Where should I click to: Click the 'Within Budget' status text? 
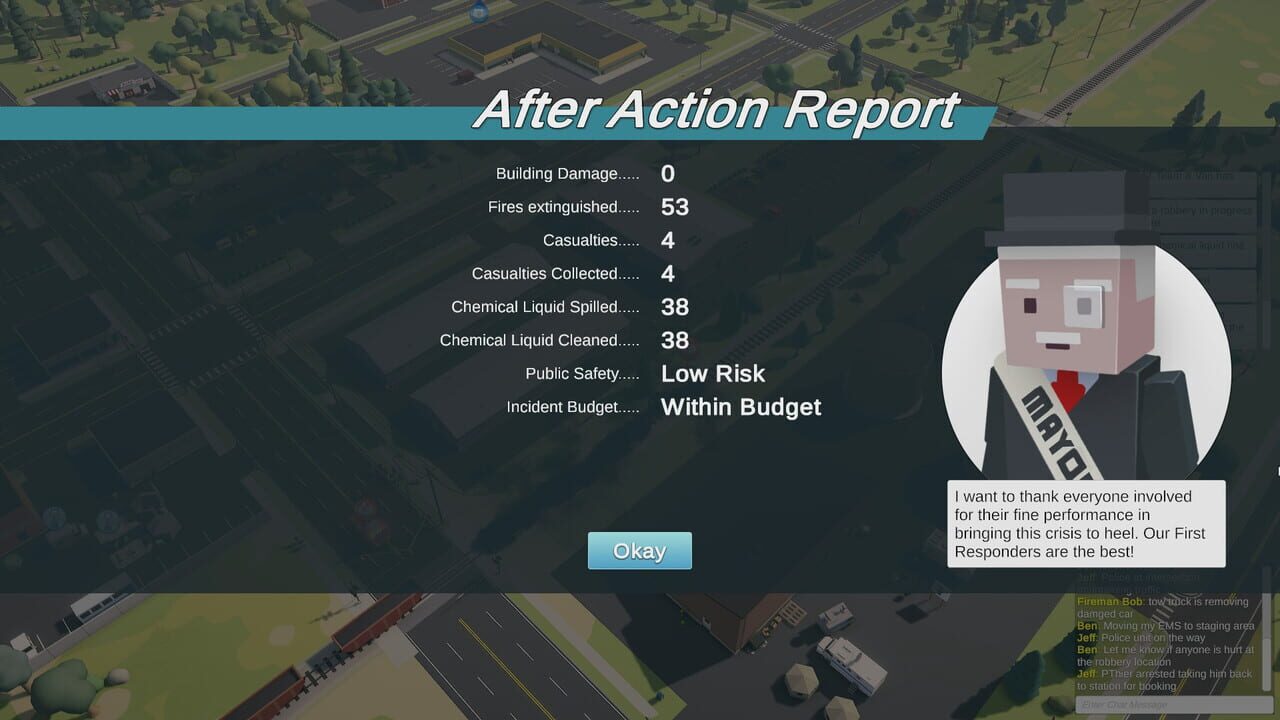[x=740, y=407]
